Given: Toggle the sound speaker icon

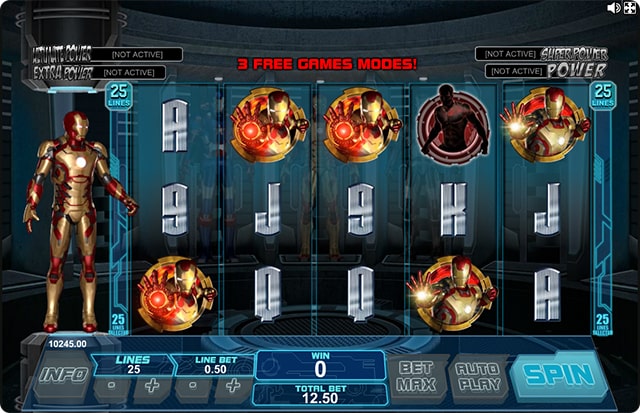Looking at the screenshot, I should (615, 7).
